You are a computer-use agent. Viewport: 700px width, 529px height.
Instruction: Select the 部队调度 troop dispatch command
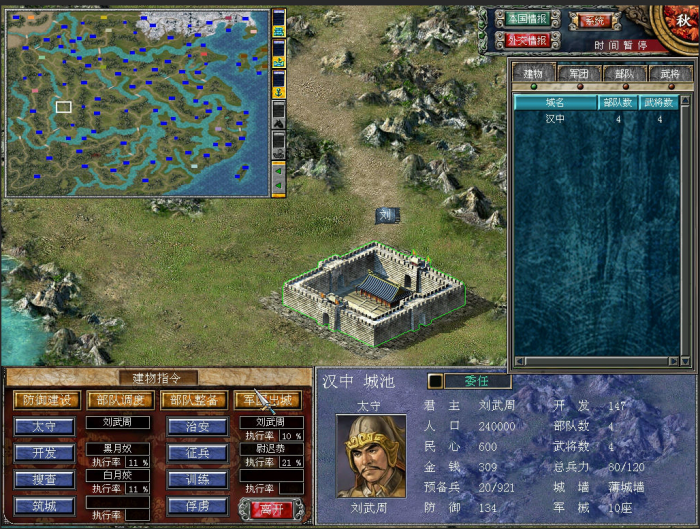119,400
